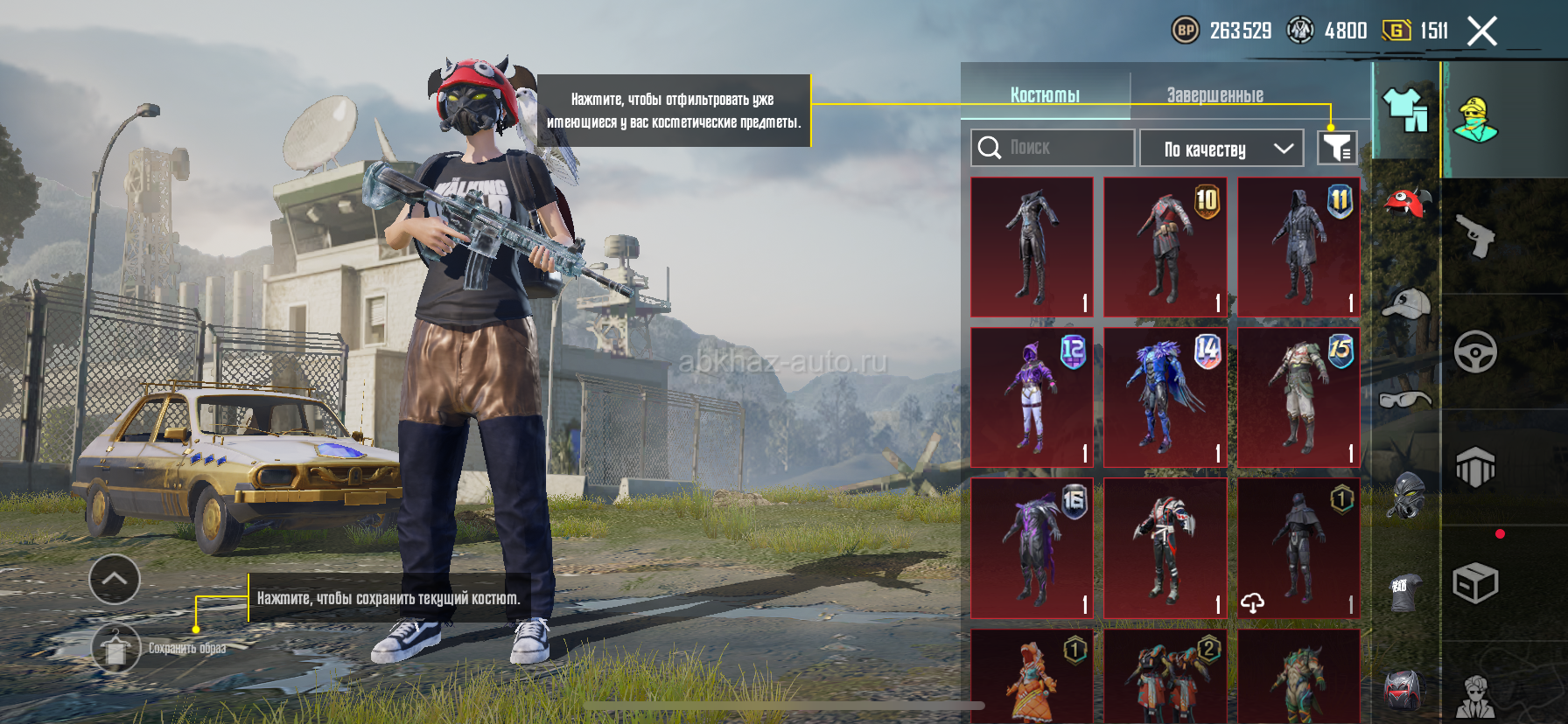Image resolution: width=1568 pixels, height=724 pixels.
Task: Open the pistol weapons category
Action: click(1475, 235)
